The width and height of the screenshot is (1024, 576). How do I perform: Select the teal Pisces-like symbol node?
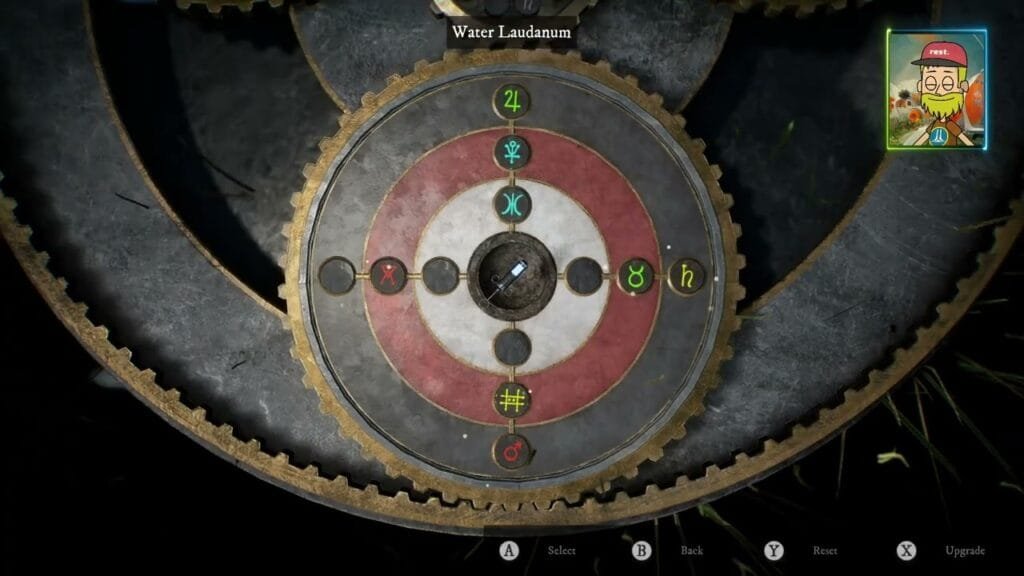513,204
